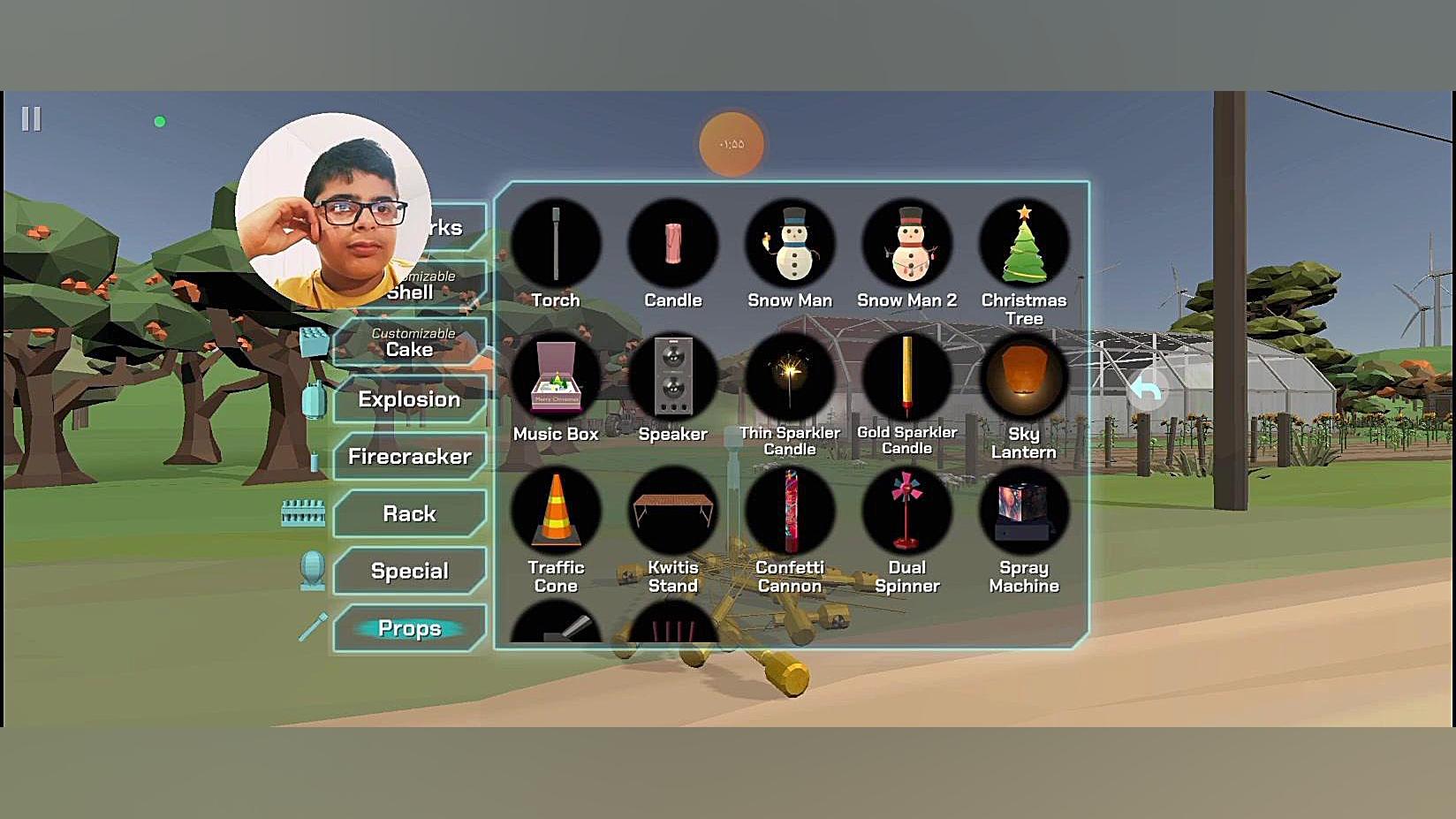
Task: Select the Traffic Cone prop
Action: point(556,512)
